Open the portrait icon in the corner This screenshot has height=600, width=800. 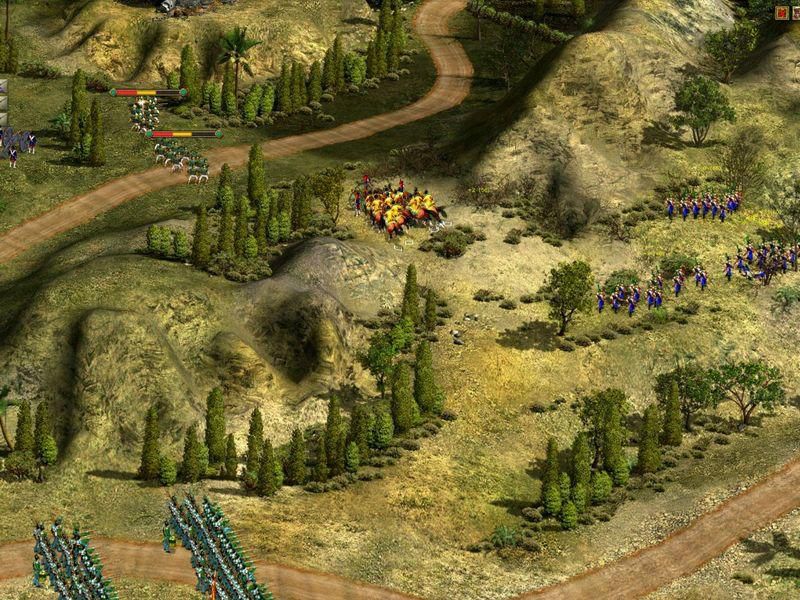tap(796, 13)
